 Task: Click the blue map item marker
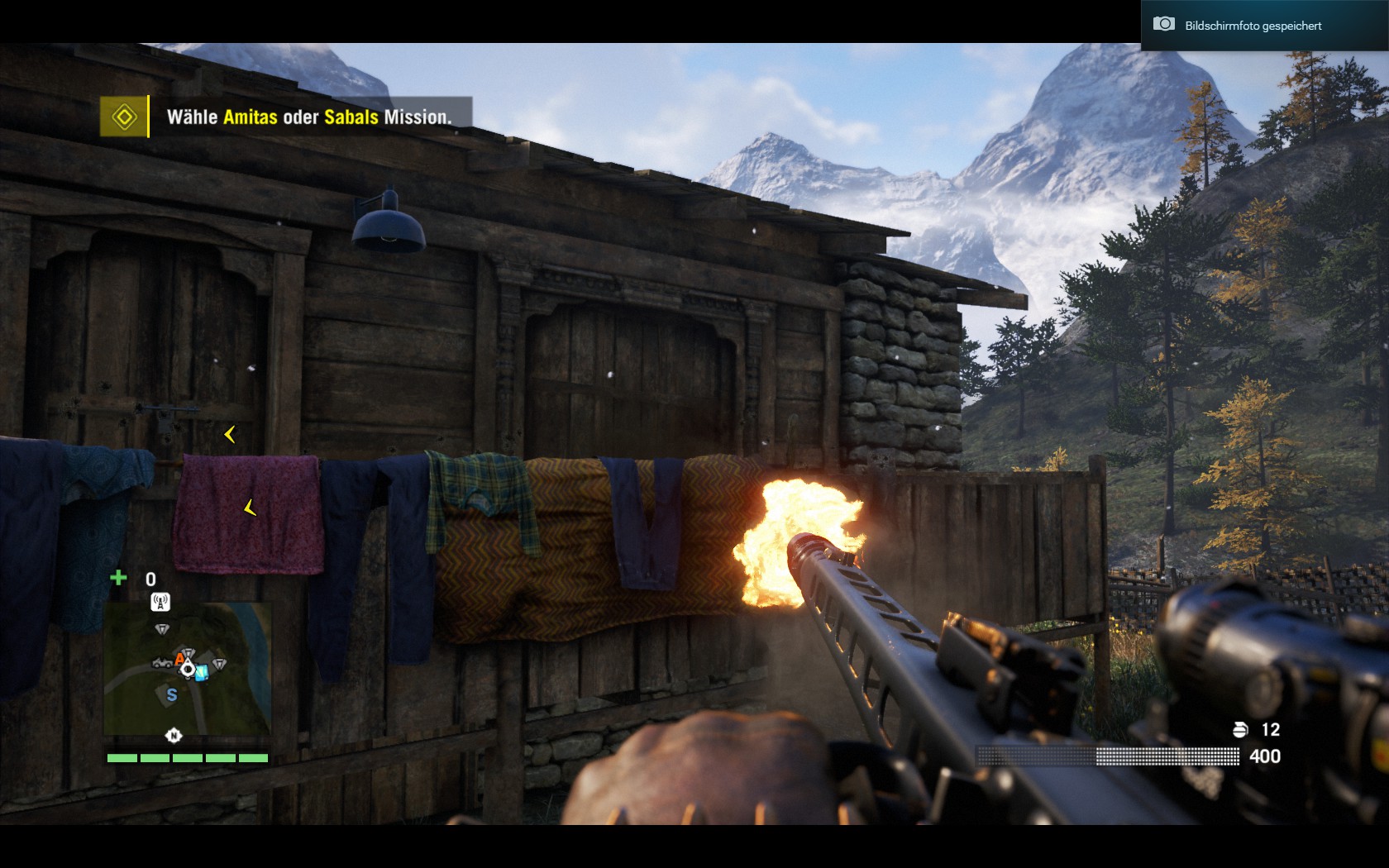pyautogui.click(x=201, y=672)
